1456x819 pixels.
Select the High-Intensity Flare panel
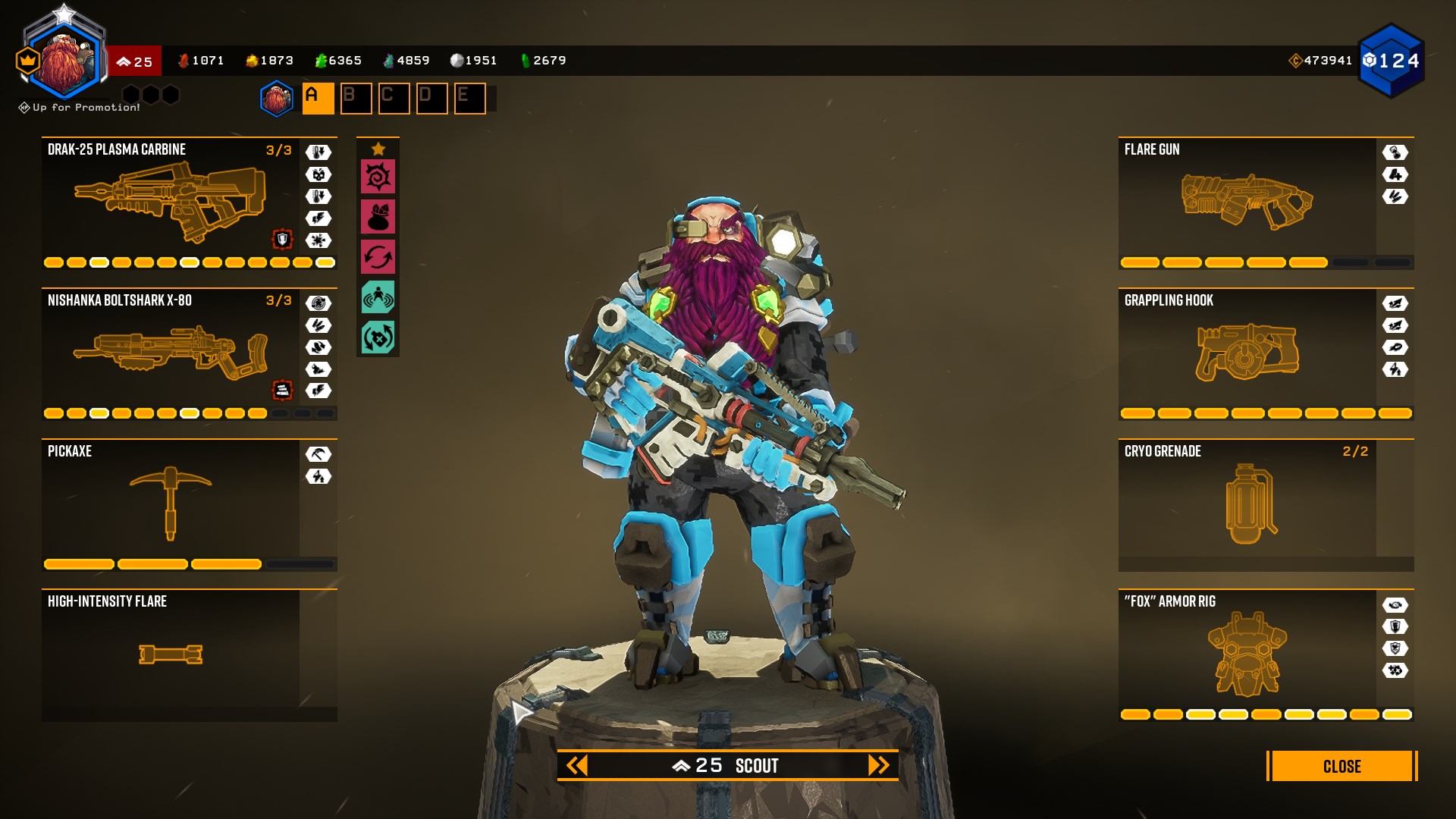(x=171, y=652)
